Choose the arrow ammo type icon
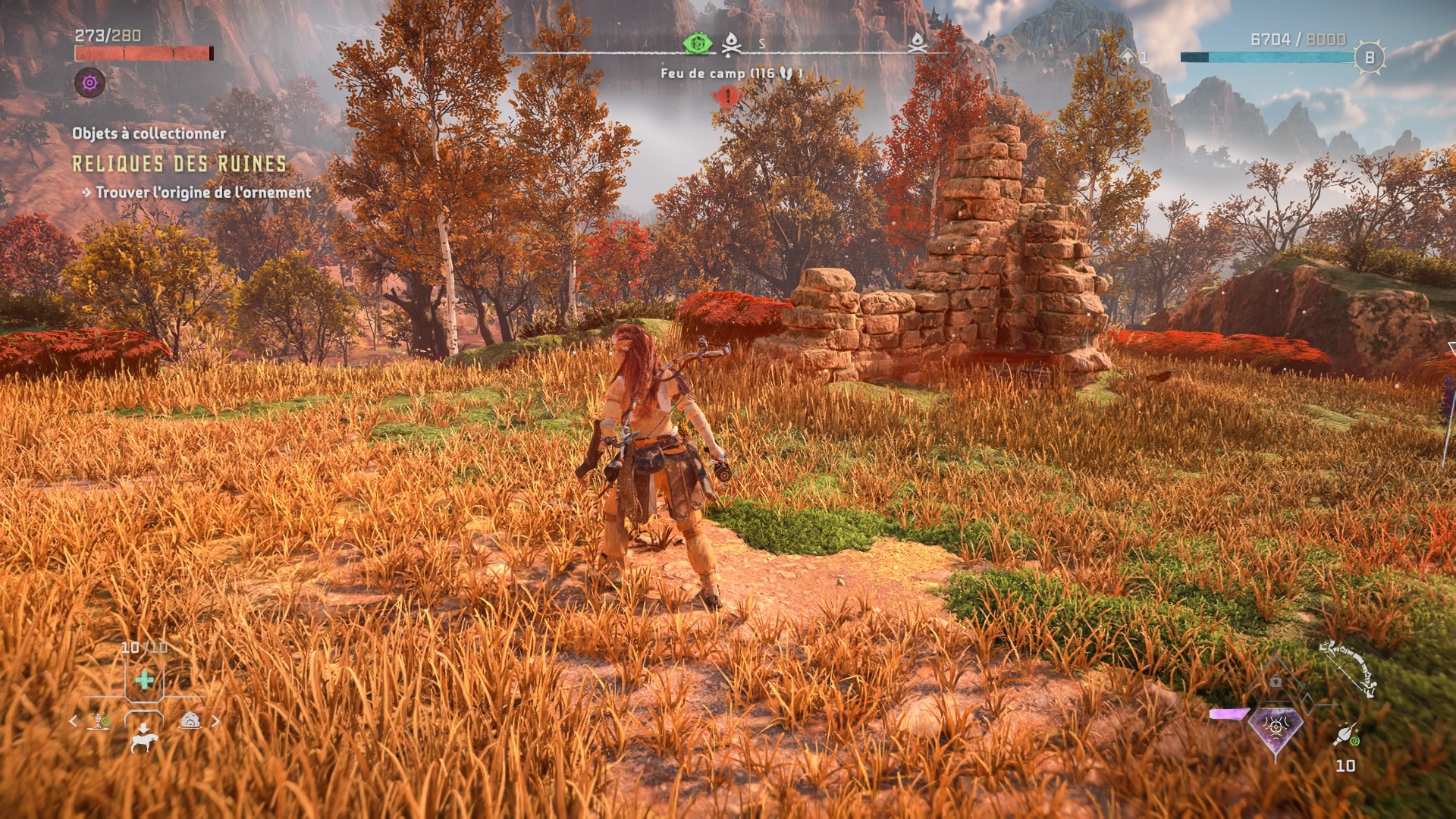The width and height of the screenshot is (1456, 819). coord(1346,736)
